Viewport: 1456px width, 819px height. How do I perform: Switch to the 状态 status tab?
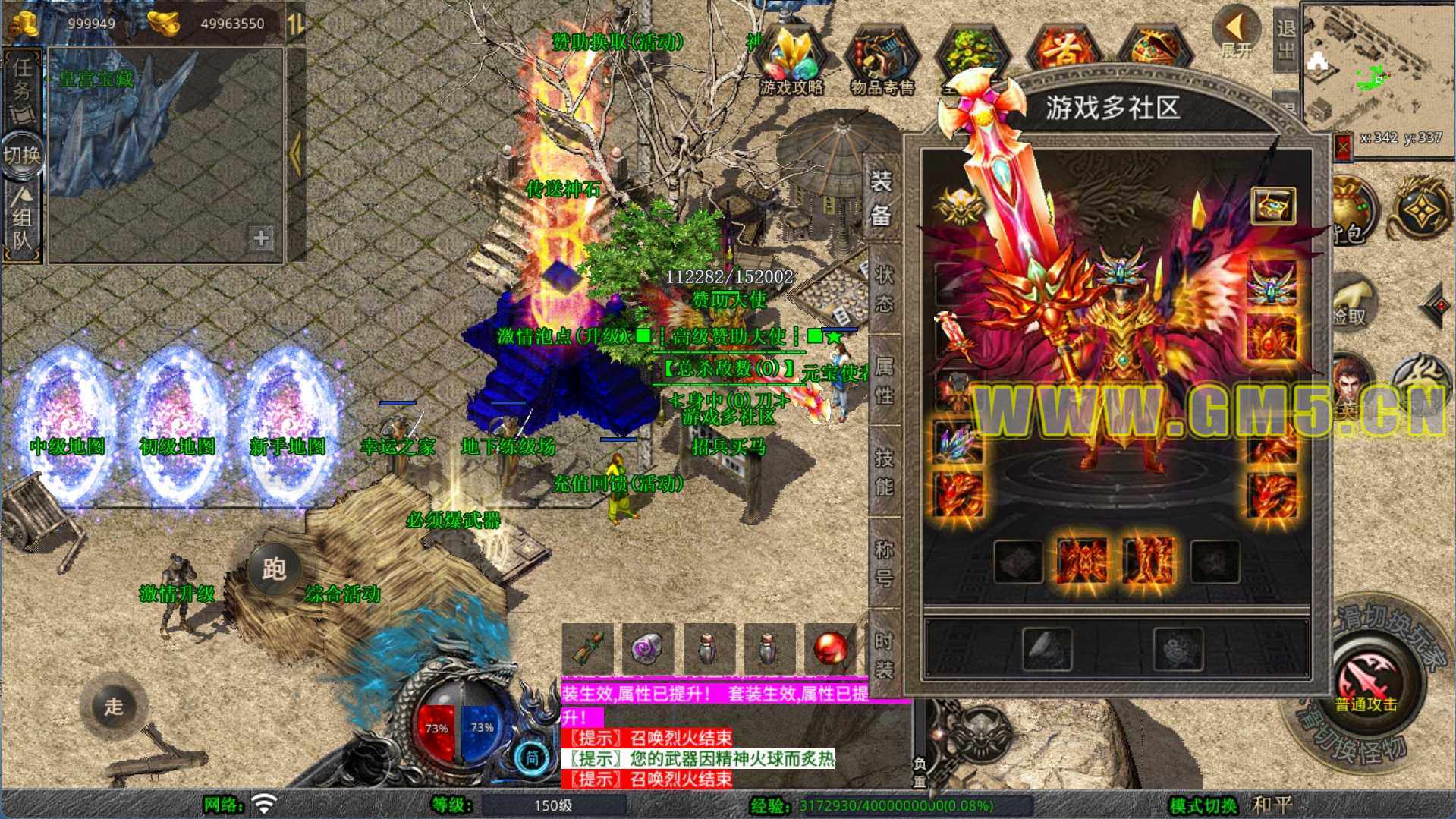click(x=884, y=289)
